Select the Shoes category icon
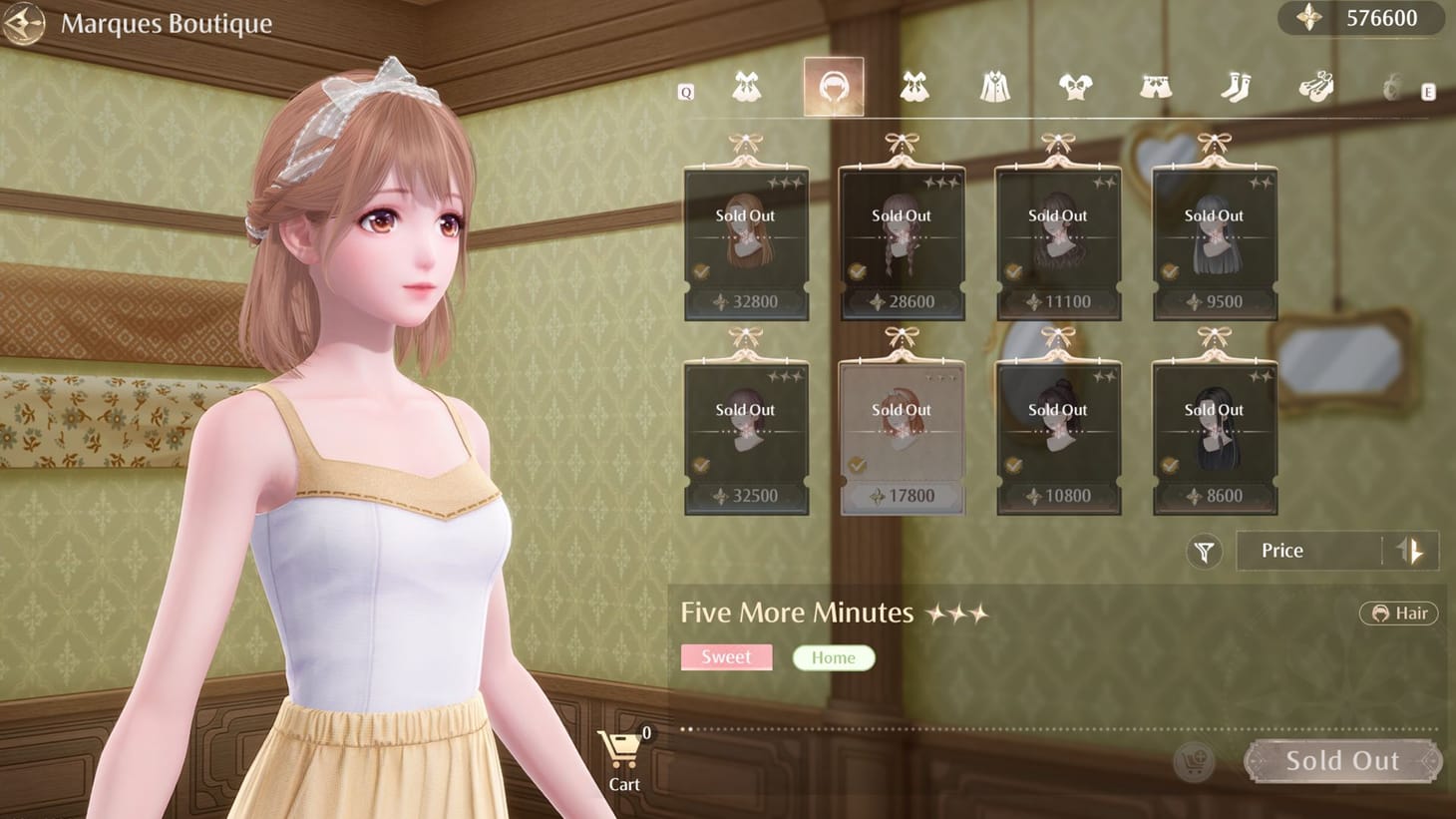 (x=1317, y=88)
